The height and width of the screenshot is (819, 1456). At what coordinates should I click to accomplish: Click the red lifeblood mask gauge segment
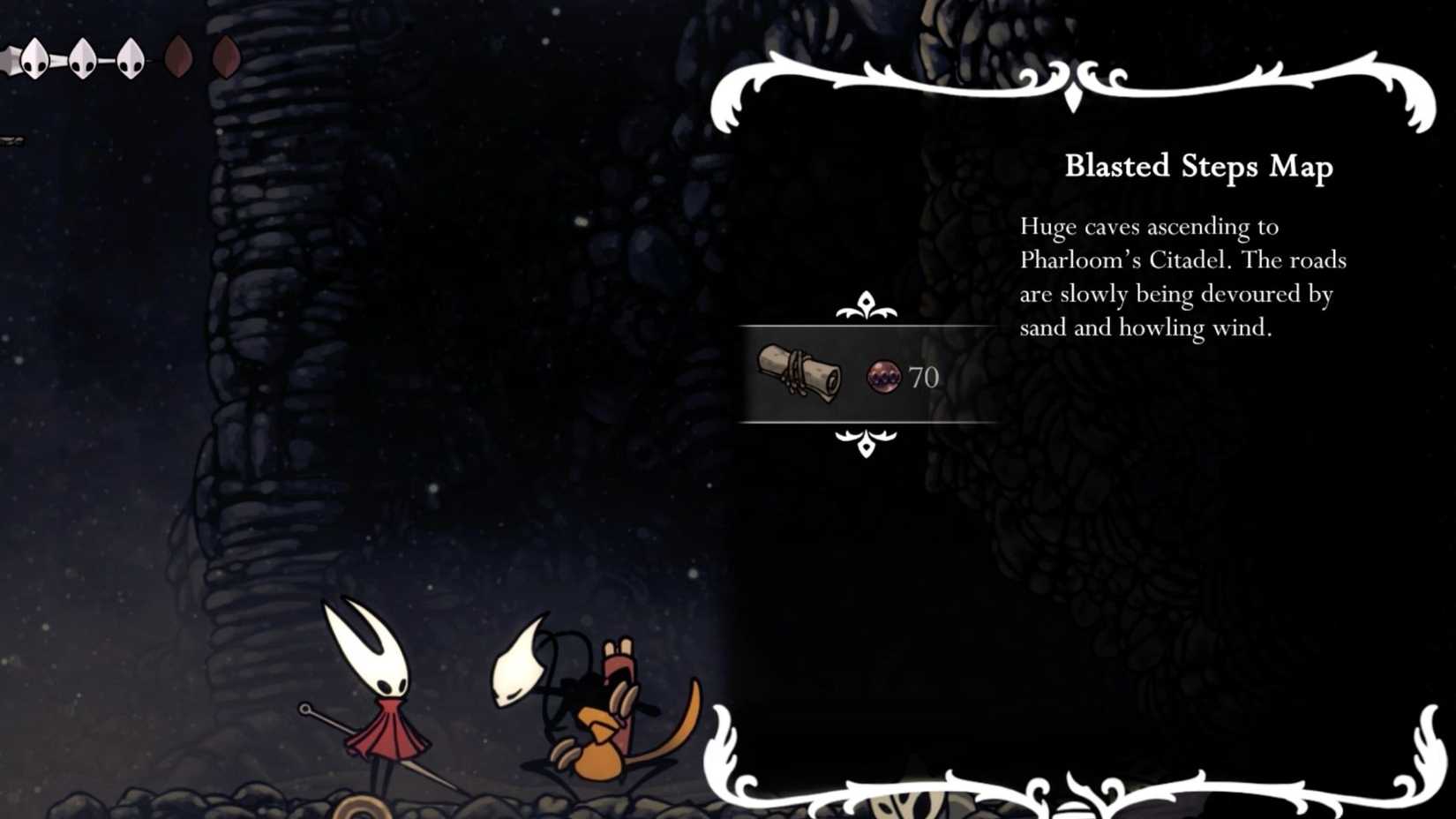click(179, 56)
